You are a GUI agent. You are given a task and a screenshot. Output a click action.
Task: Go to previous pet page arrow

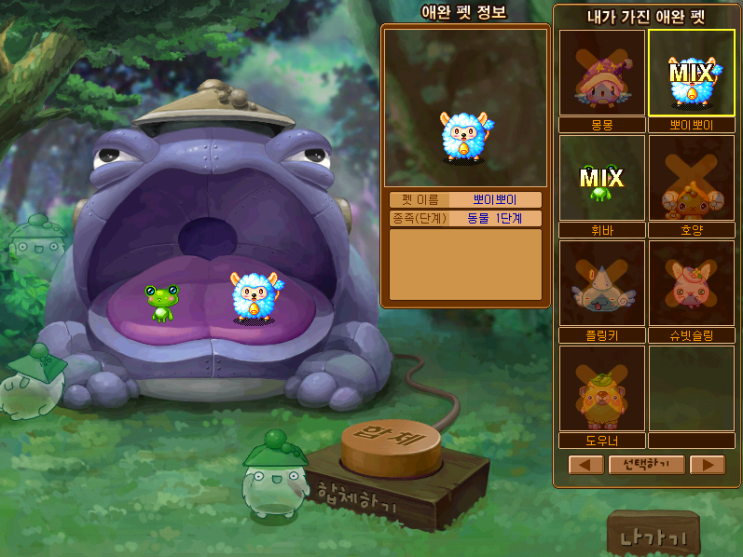tap(586, 464)
